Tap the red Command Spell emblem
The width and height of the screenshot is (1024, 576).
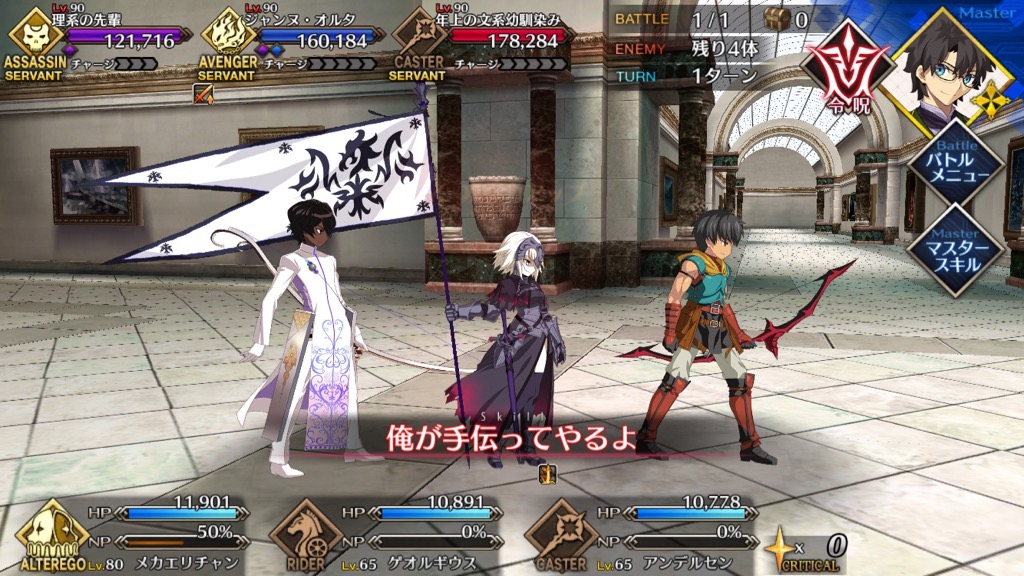tap(841, 64)
